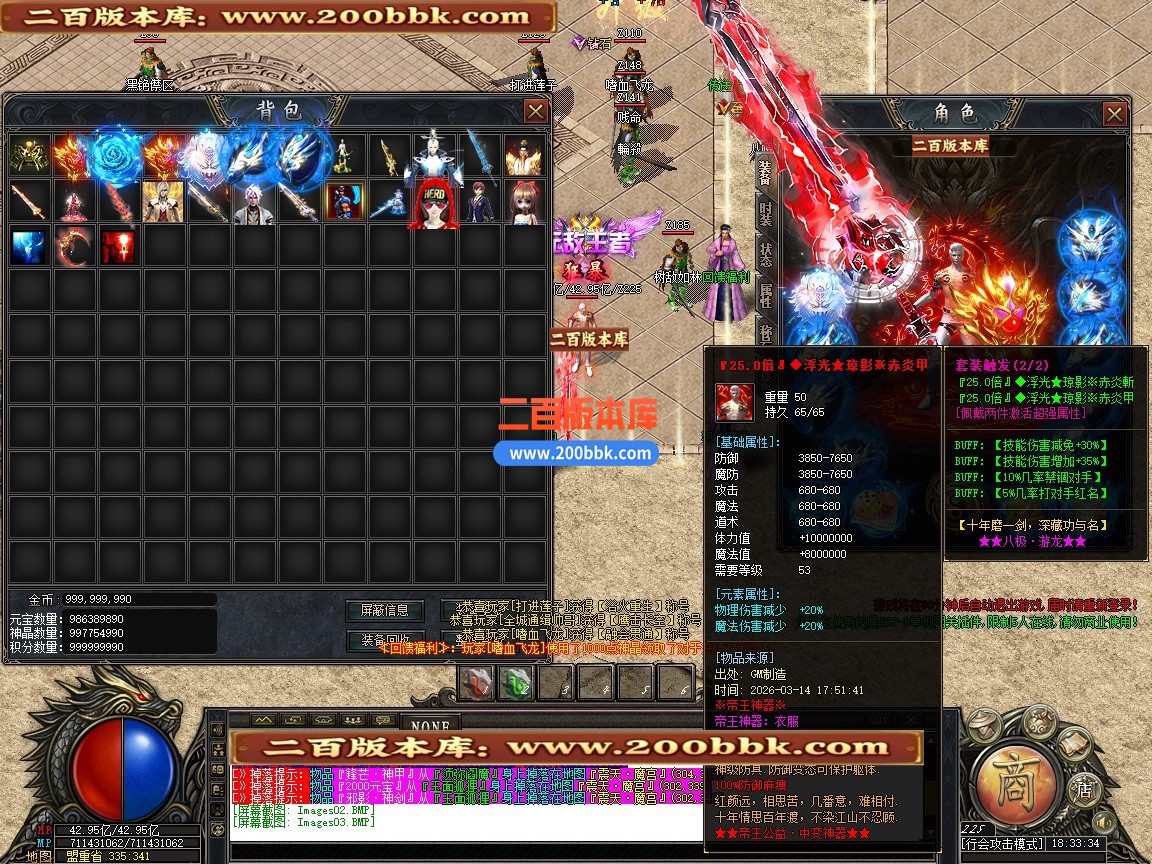The height and width of the screenshot is (864, 1152).
Task: Select the brown-haired girl with red bow
Action: (x=524, y=201)
